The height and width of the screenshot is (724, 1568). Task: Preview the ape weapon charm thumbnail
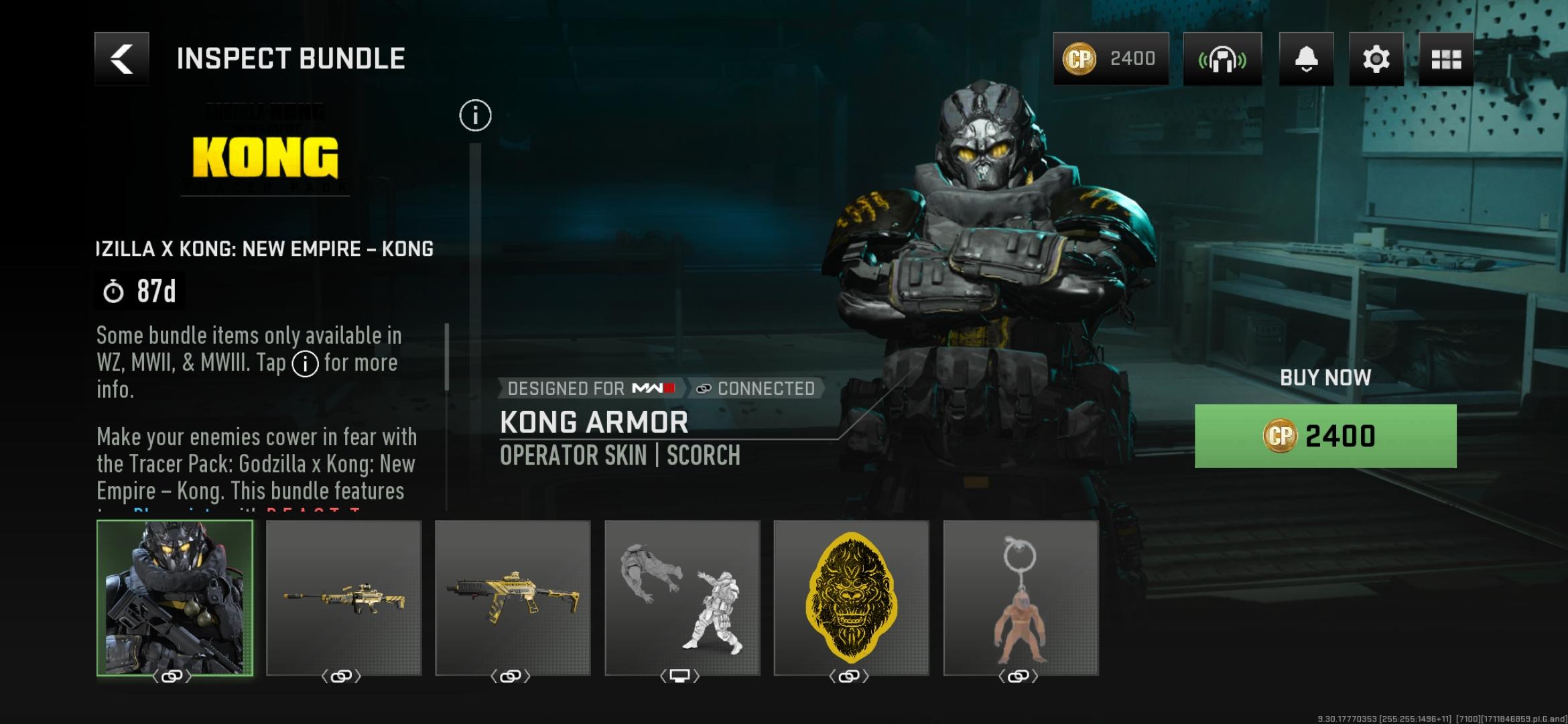click(1021, 598)
